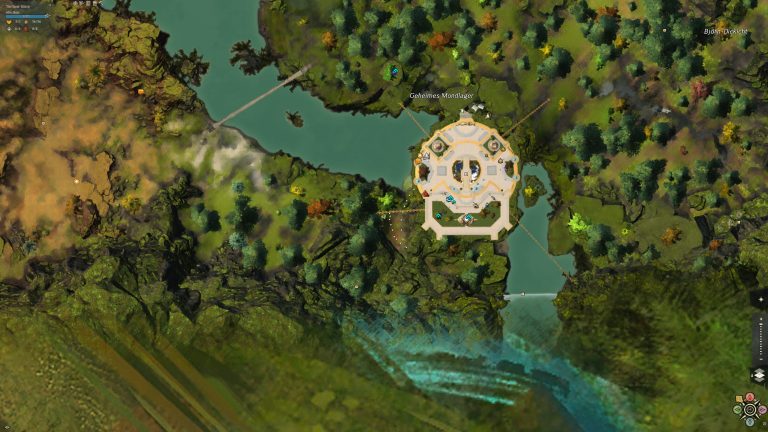Open the map floor layers selector
768x432 pixels.
point(757,375)
